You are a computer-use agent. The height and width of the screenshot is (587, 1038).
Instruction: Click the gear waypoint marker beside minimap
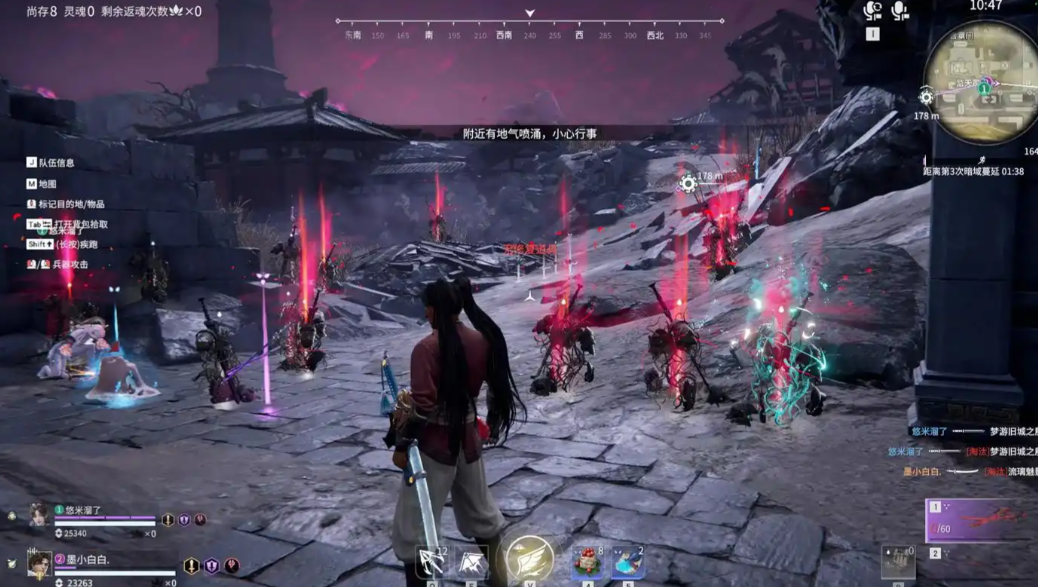[x=926, y=96]
